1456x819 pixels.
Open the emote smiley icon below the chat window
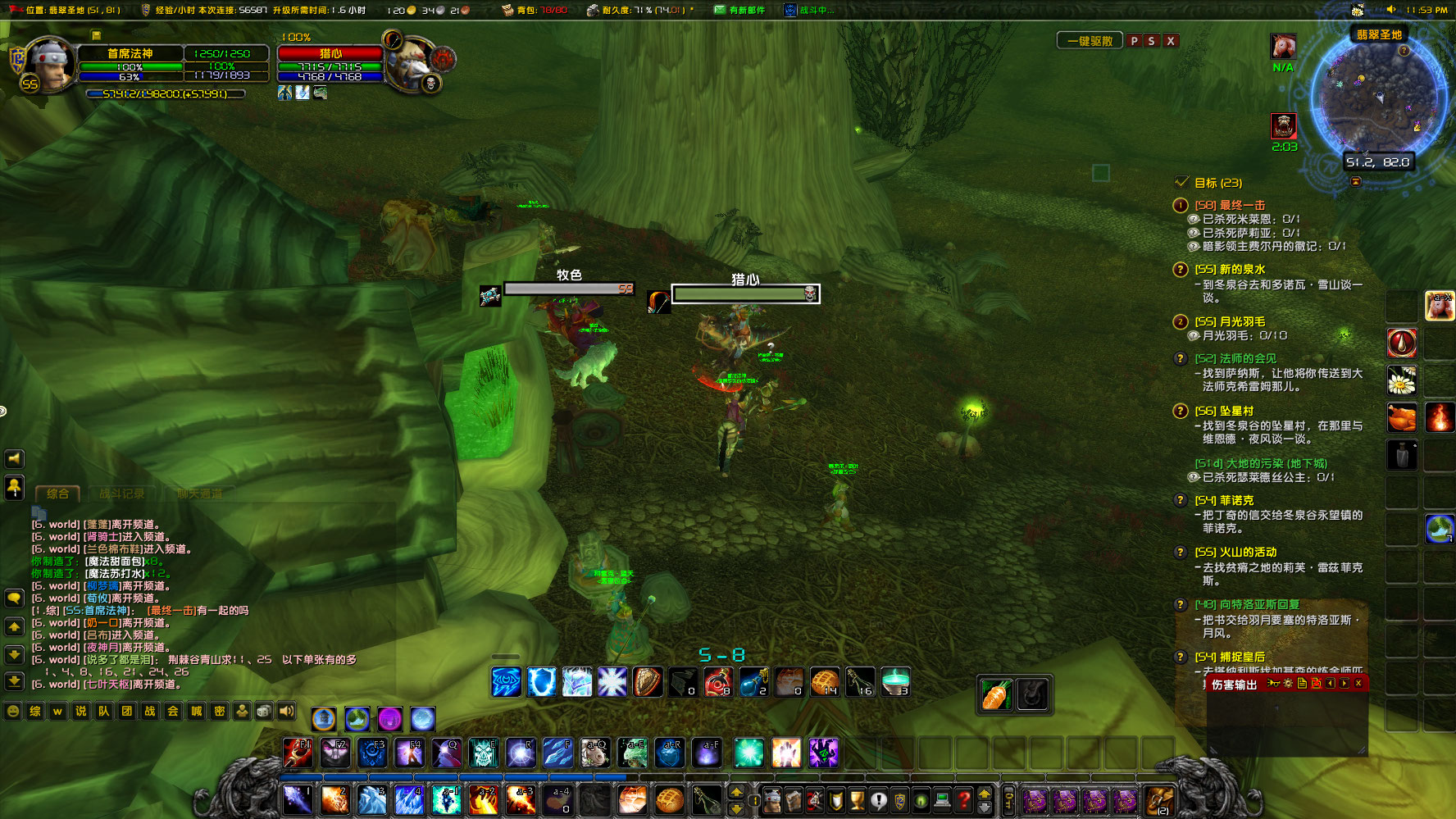13,712
